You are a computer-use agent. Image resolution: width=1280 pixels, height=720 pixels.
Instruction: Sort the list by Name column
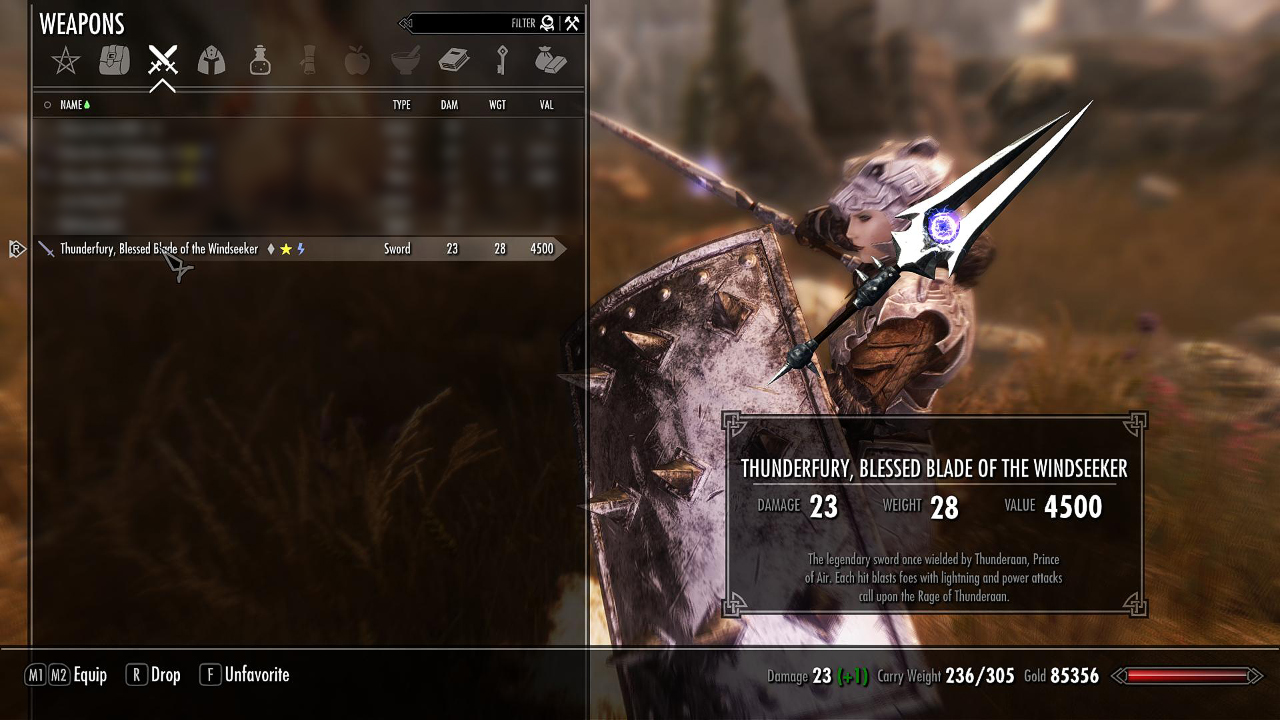click(x=71, y=105)
